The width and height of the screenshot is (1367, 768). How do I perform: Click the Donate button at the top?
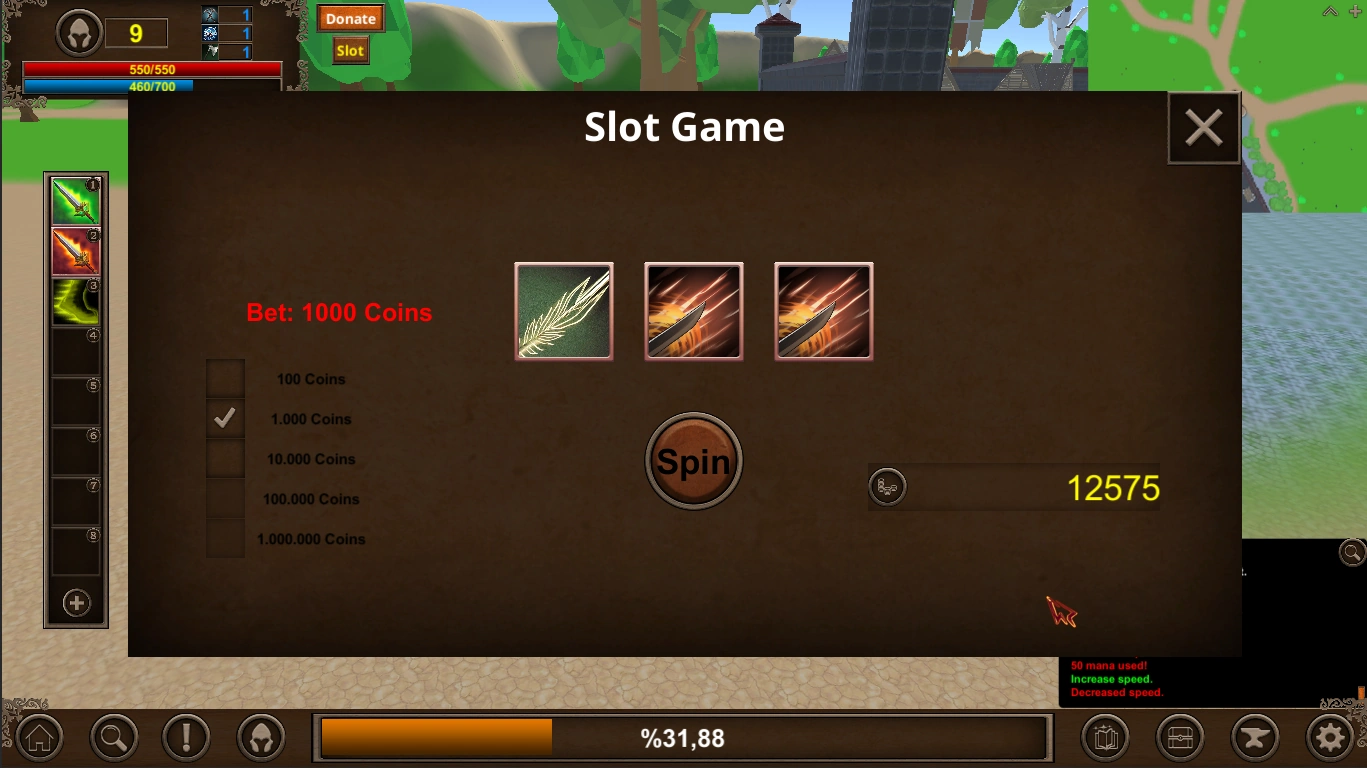(350, 18)
